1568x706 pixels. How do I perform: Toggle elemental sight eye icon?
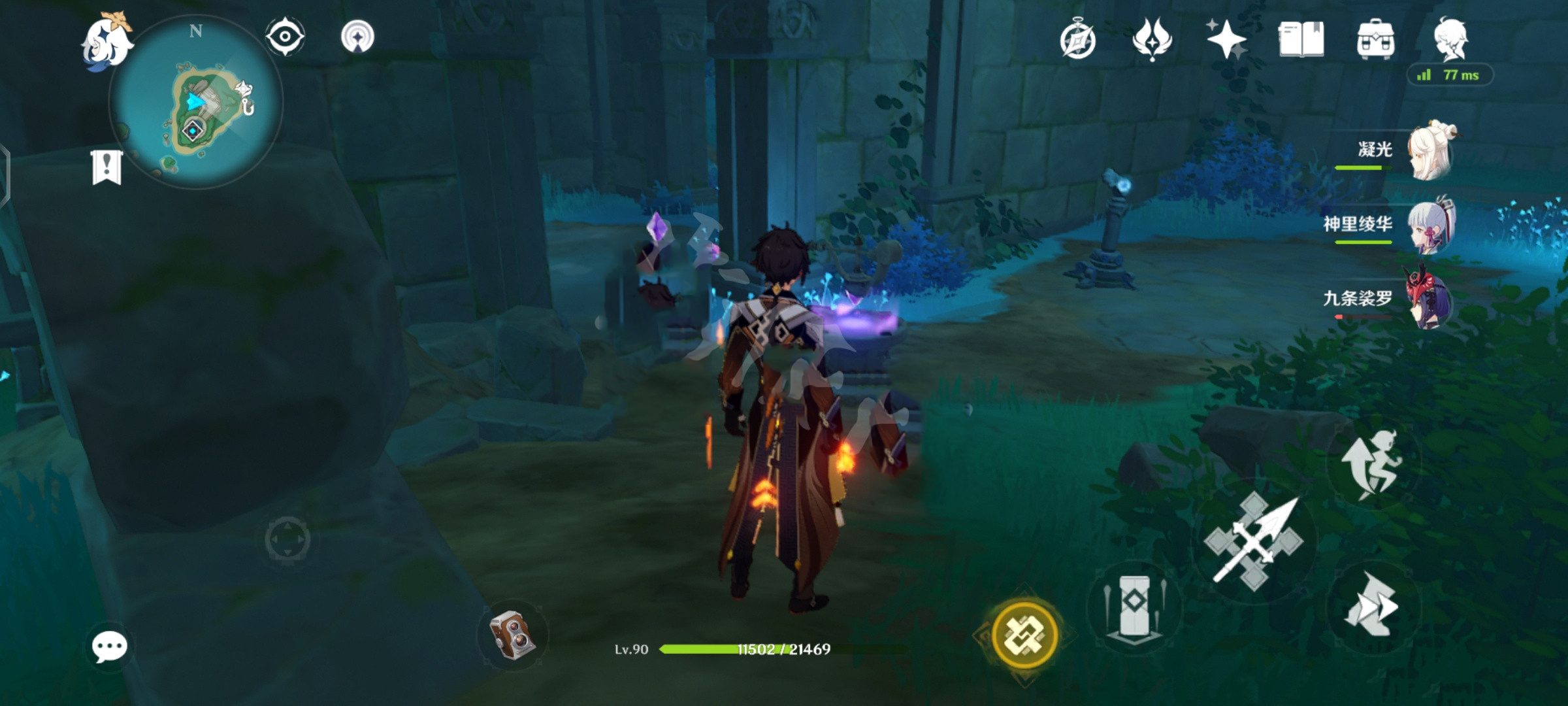285,36
